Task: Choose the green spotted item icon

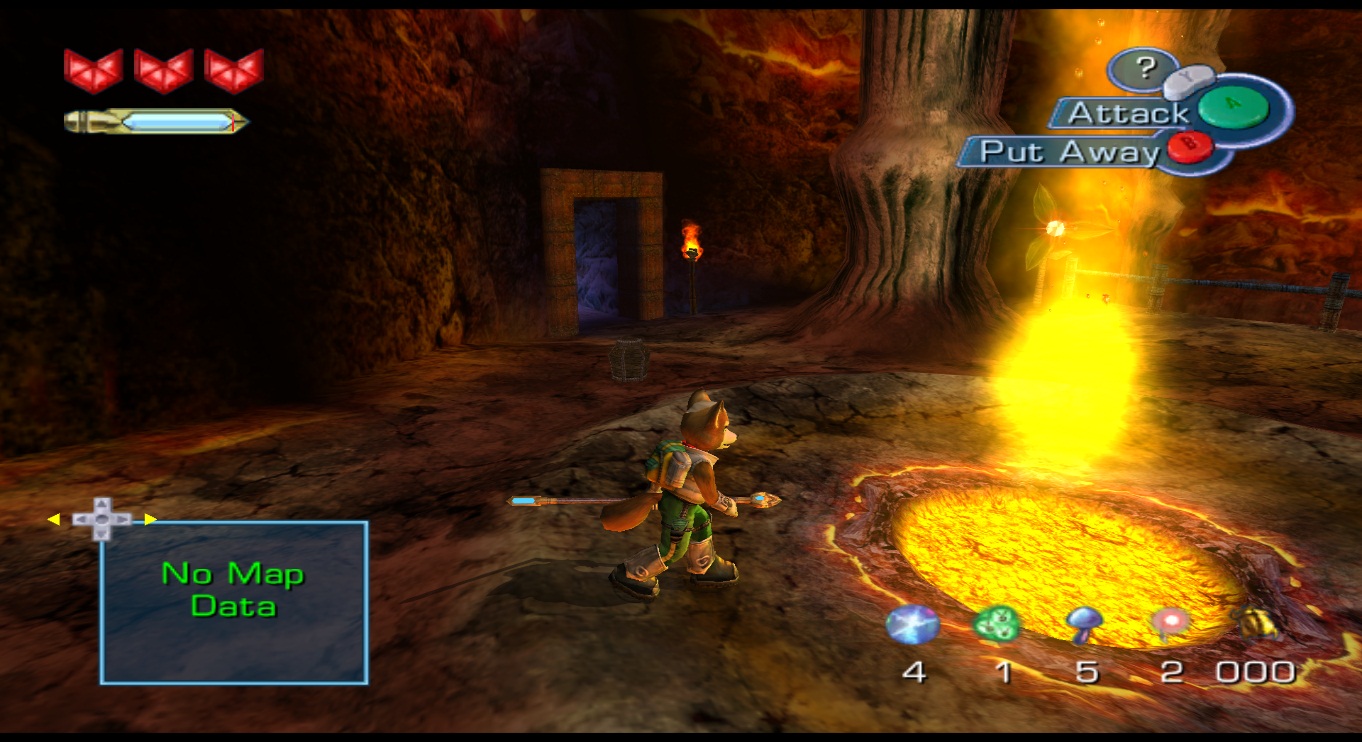Action: click(x=997, y=625)
